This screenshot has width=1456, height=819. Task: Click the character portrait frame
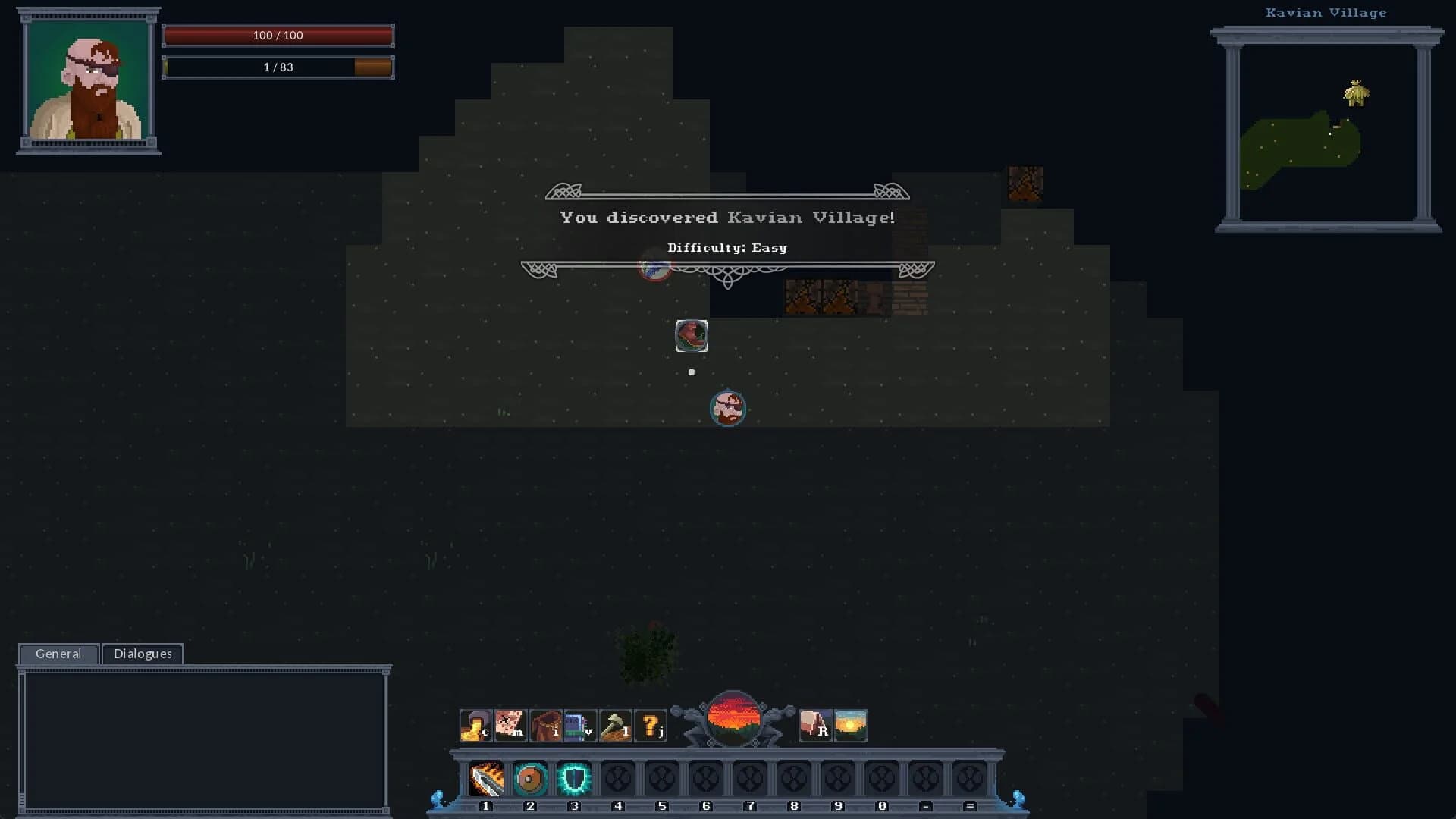86,83
